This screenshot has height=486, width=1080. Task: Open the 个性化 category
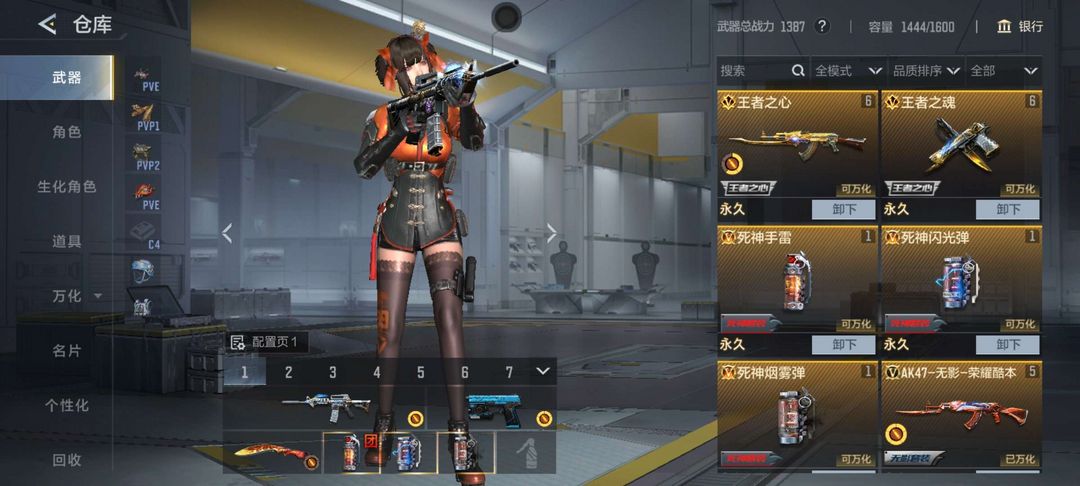tap(67, 406)
